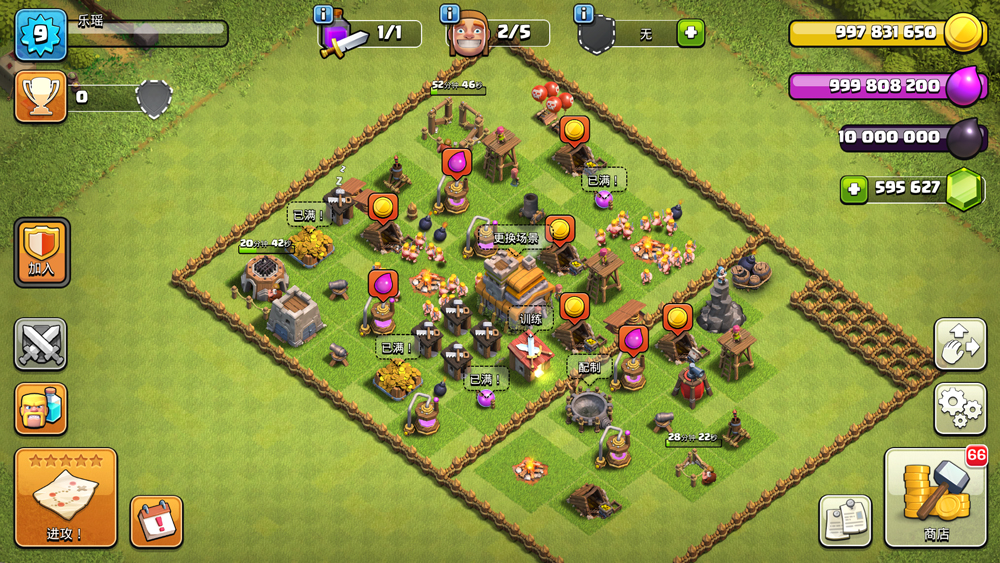Open the battle log crossed swords button
Viewport: 1000px width, 563px height.
(x=41, y=345)
